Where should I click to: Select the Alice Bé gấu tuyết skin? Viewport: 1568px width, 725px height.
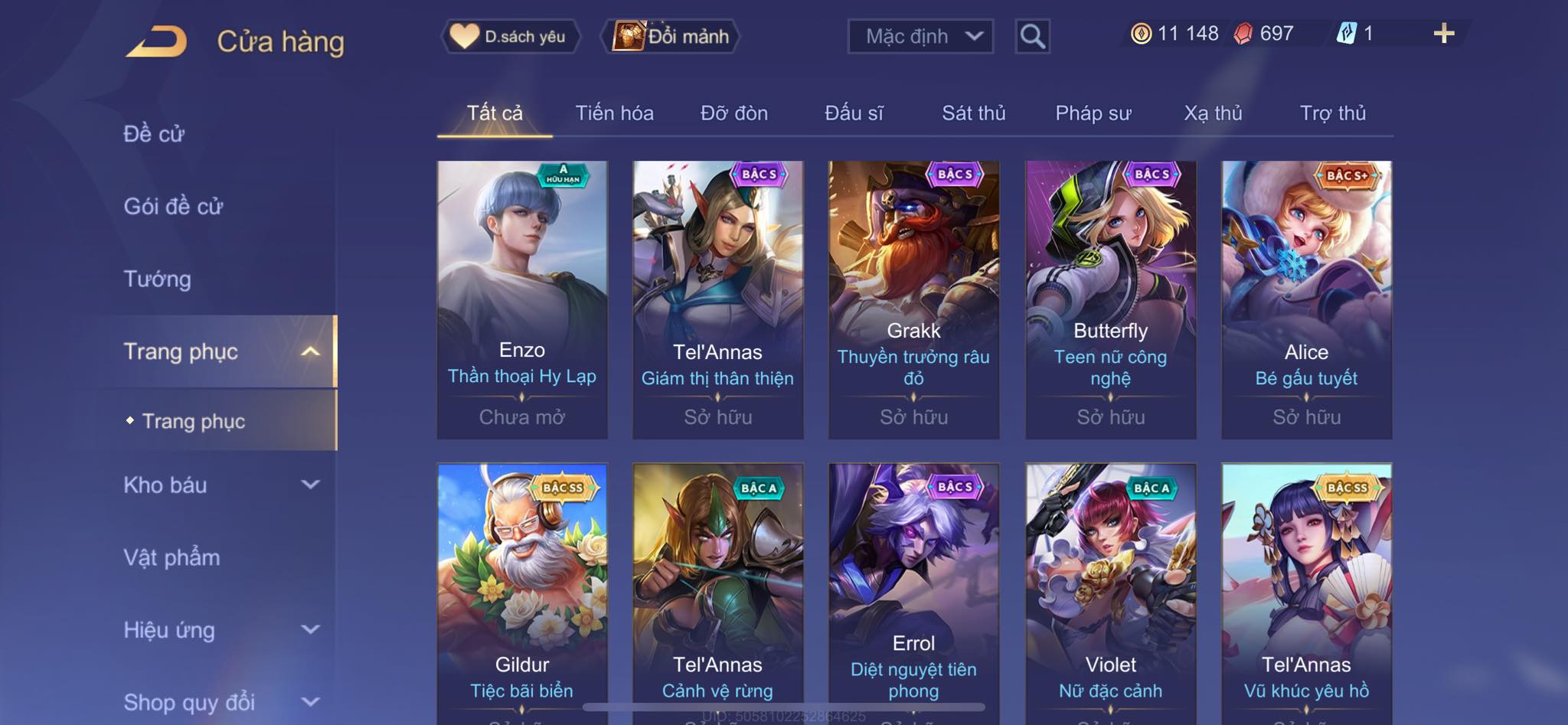[1306, 299]
